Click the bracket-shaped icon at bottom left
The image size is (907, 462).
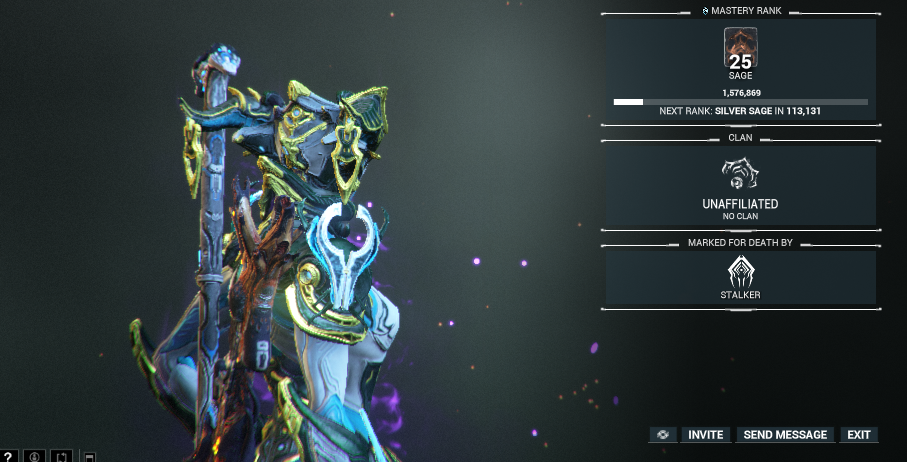tap(60, 456)
